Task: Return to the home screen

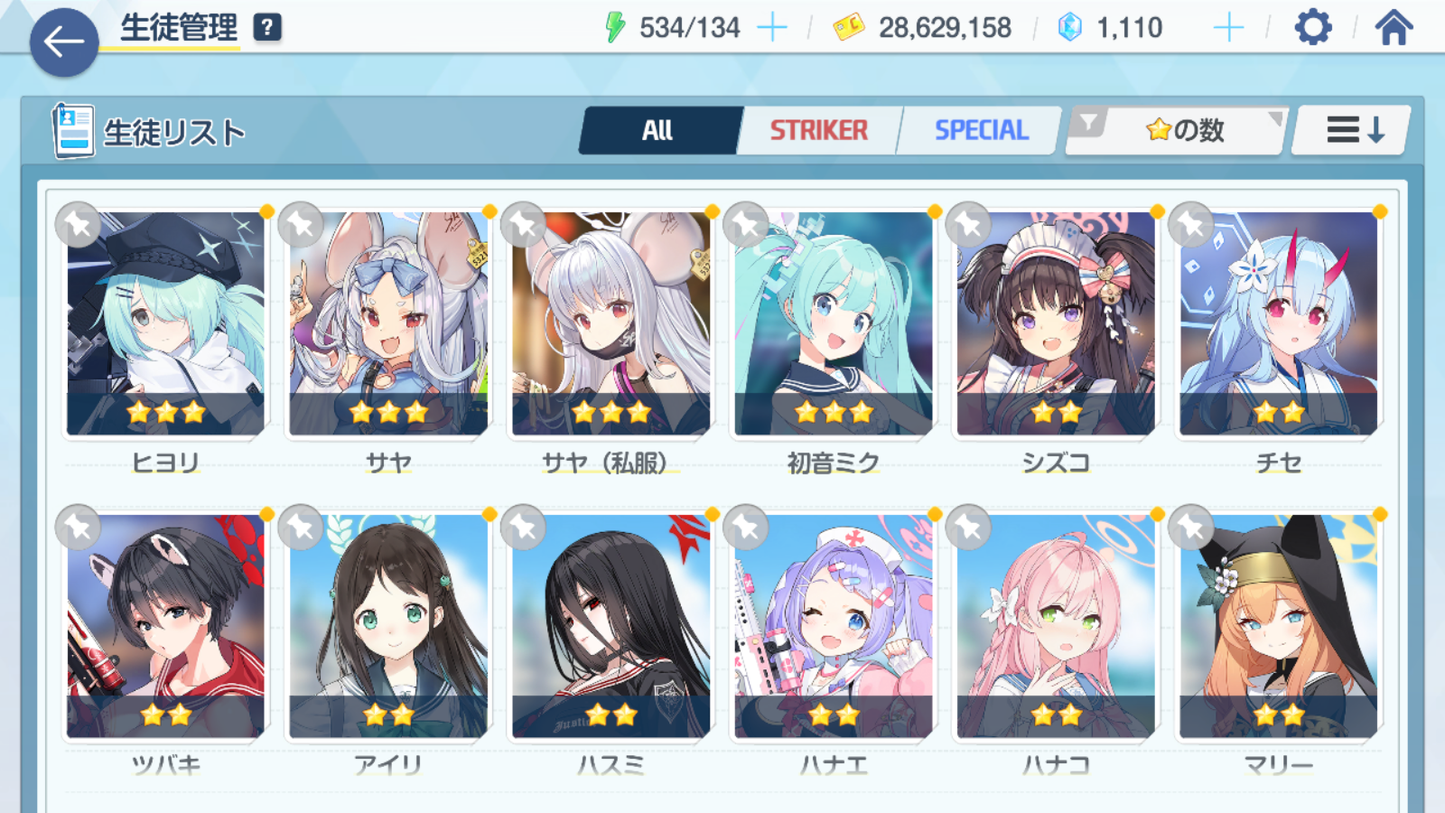Action: [x=1393, y=28]
